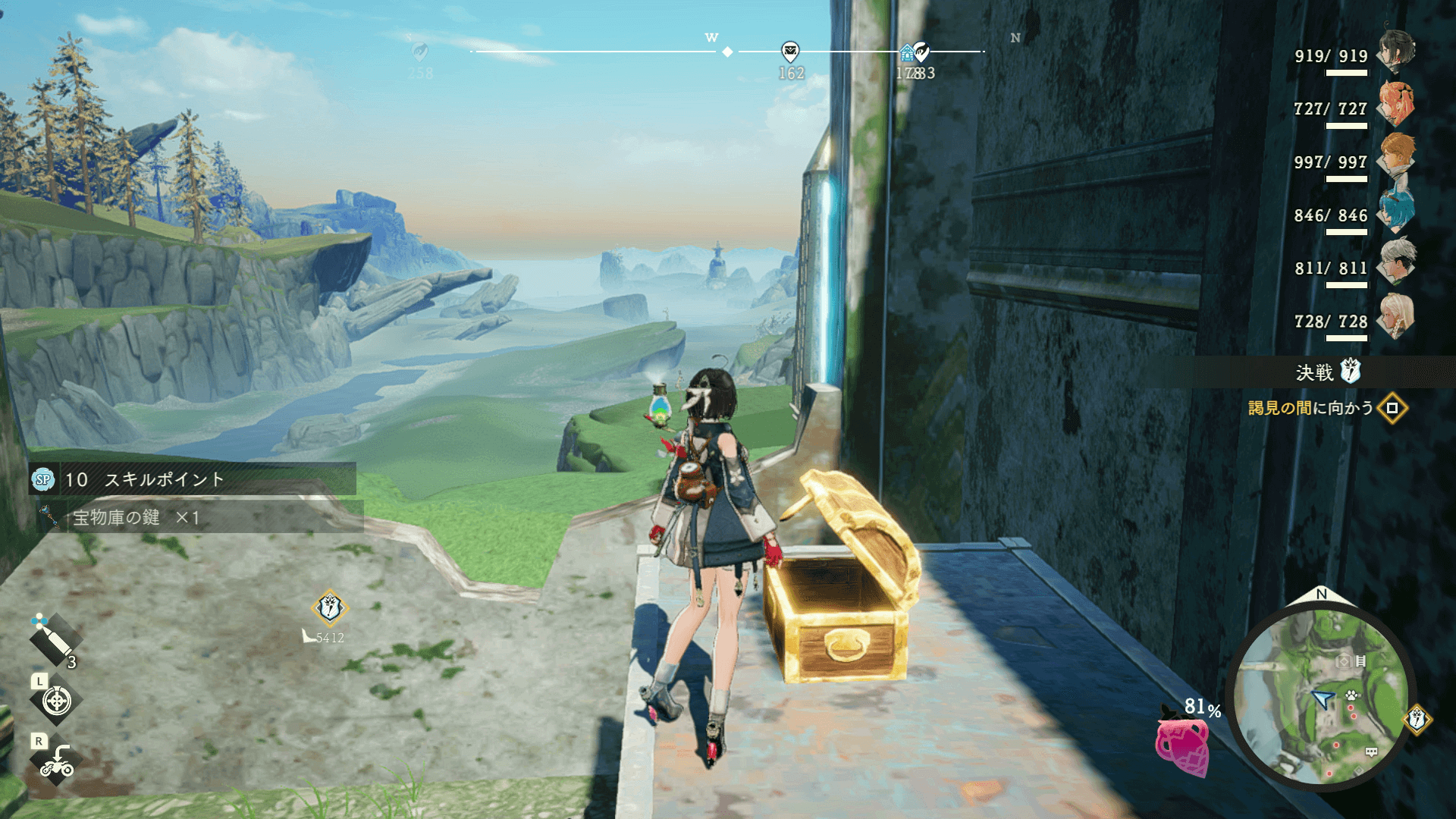1456x819 pixels.
Task: Select the compass marker labeled 162
Action: [x=790, y=52]
